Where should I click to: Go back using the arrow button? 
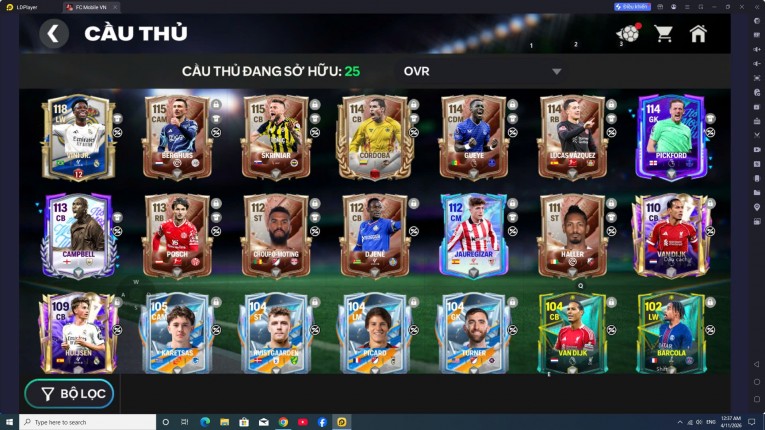click(54, 34)
